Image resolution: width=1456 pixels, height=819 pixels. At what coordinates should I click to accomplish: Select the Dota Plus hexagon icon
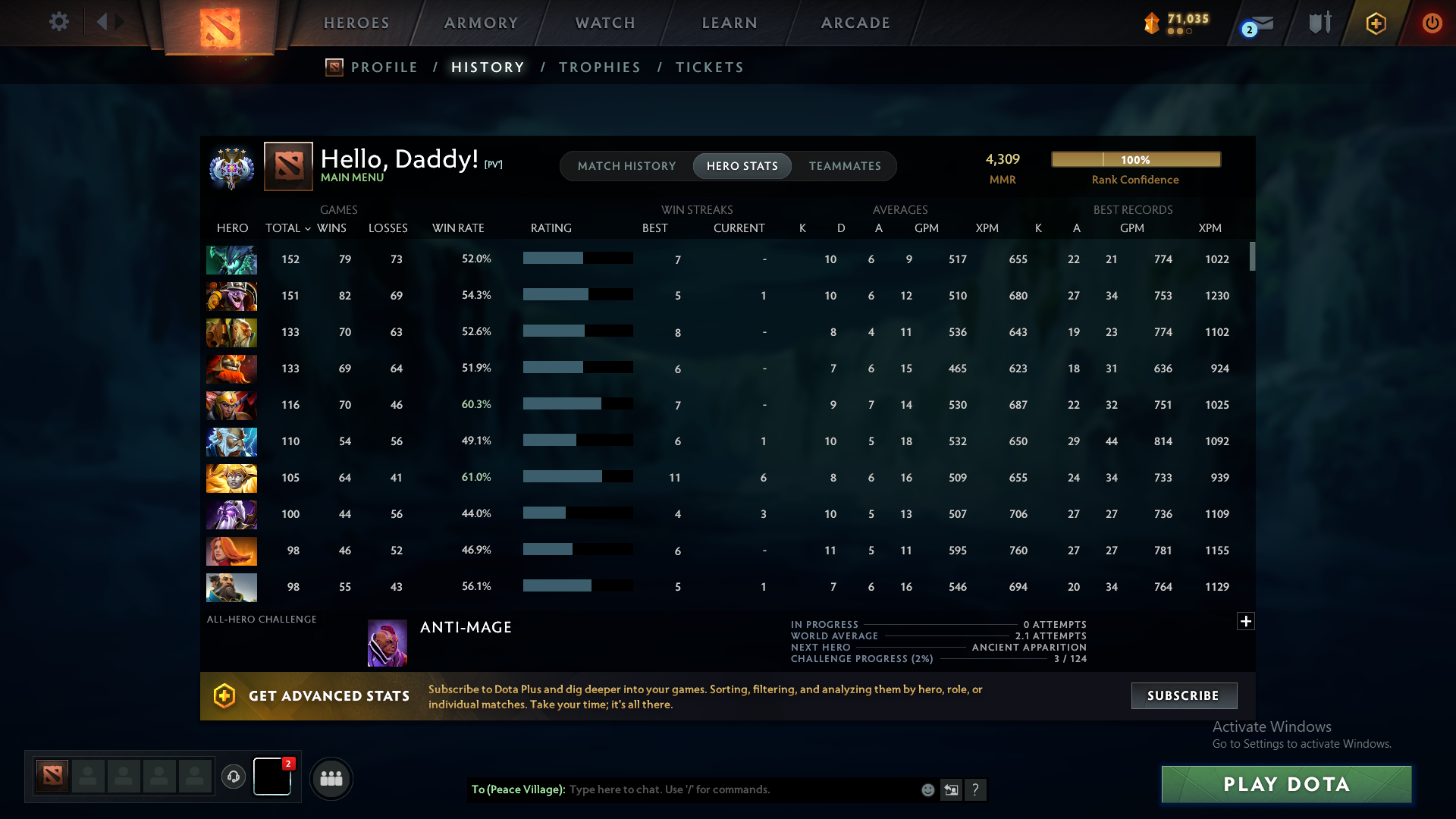[x=1376, y=23]
